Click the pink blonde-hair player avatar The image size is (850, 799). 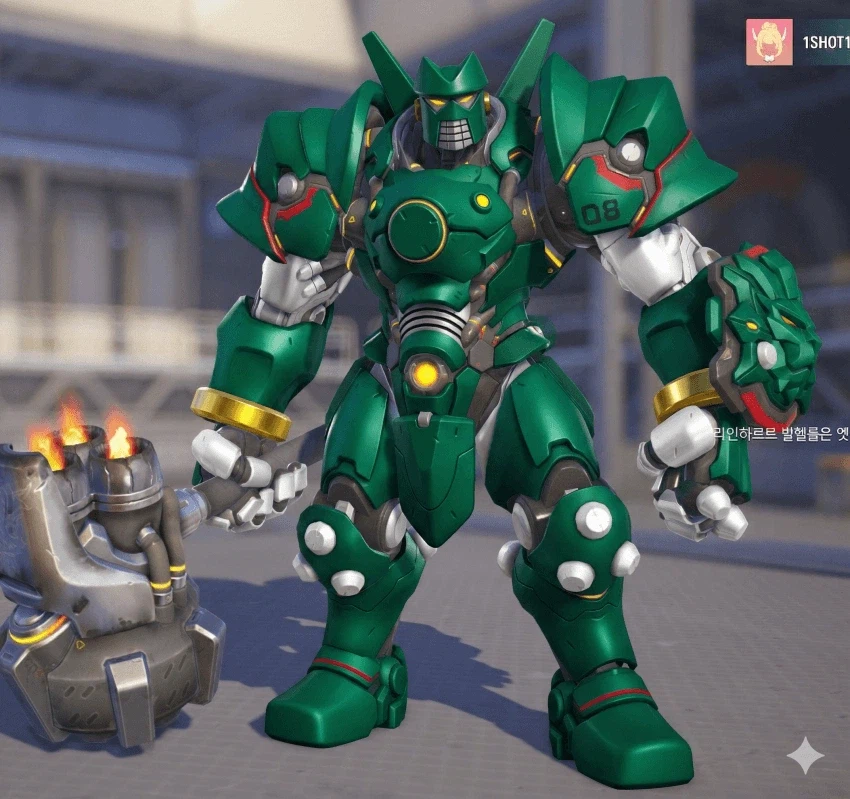769,42
